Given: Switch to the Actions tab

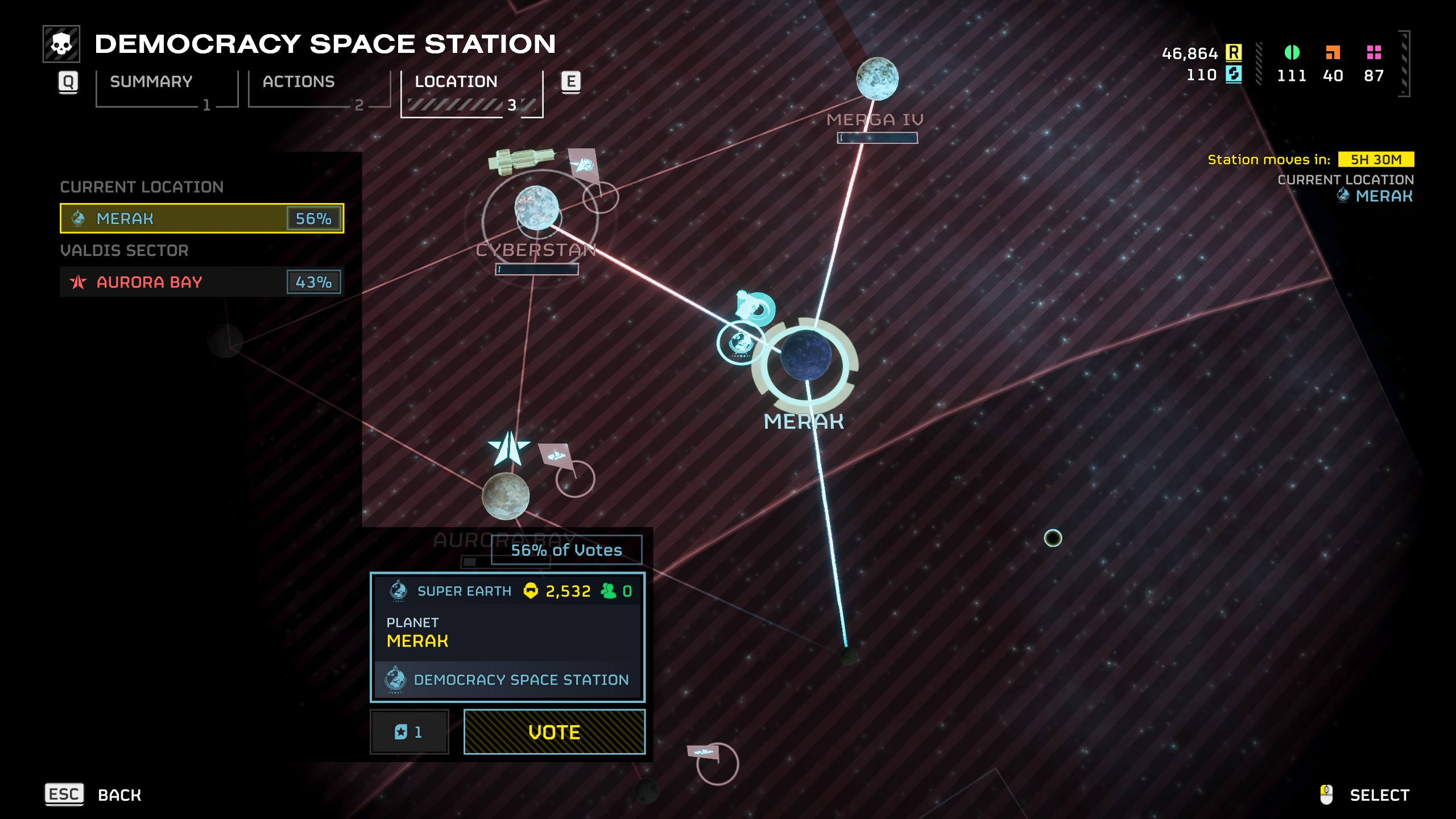Looking at the screenshot, I should tap(298, 81).
